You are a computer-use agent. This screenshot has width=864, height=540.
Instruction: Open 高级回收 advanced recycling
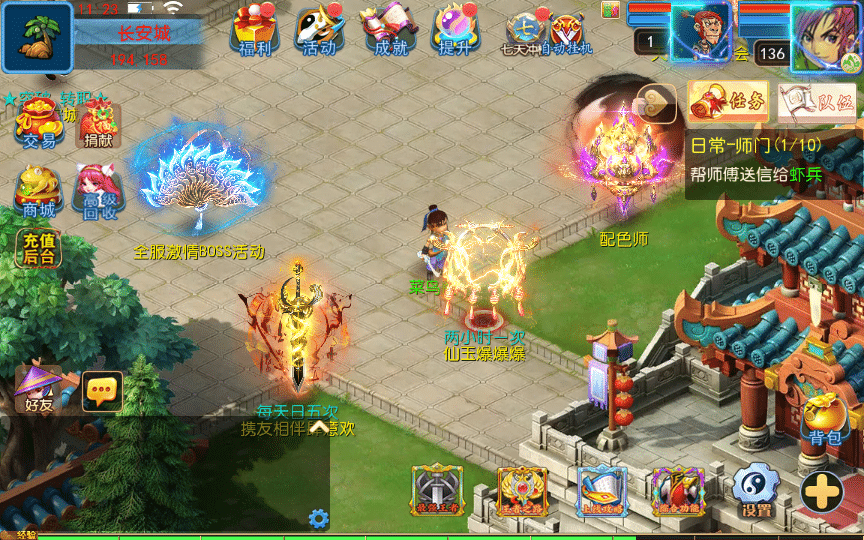[98, 189]
